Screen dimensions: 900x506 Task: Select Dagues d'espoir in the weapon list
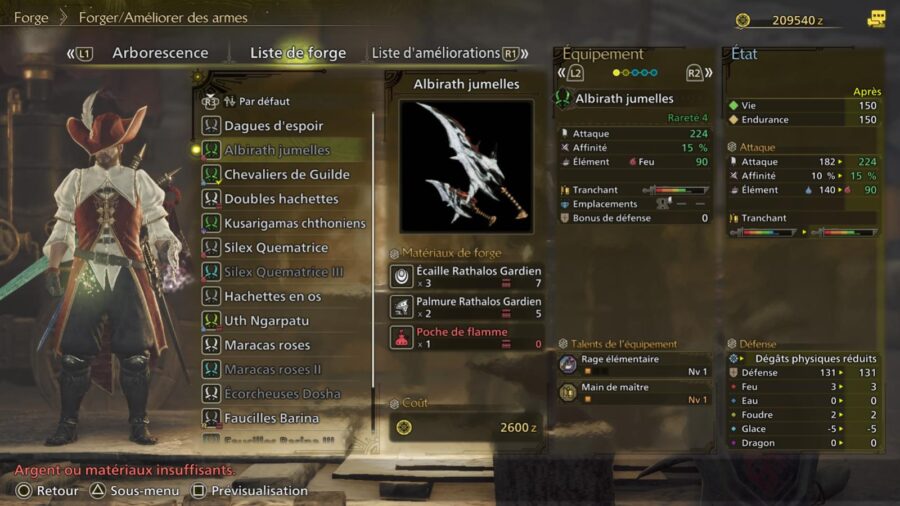pyautogui.click(x=273, y=126)
